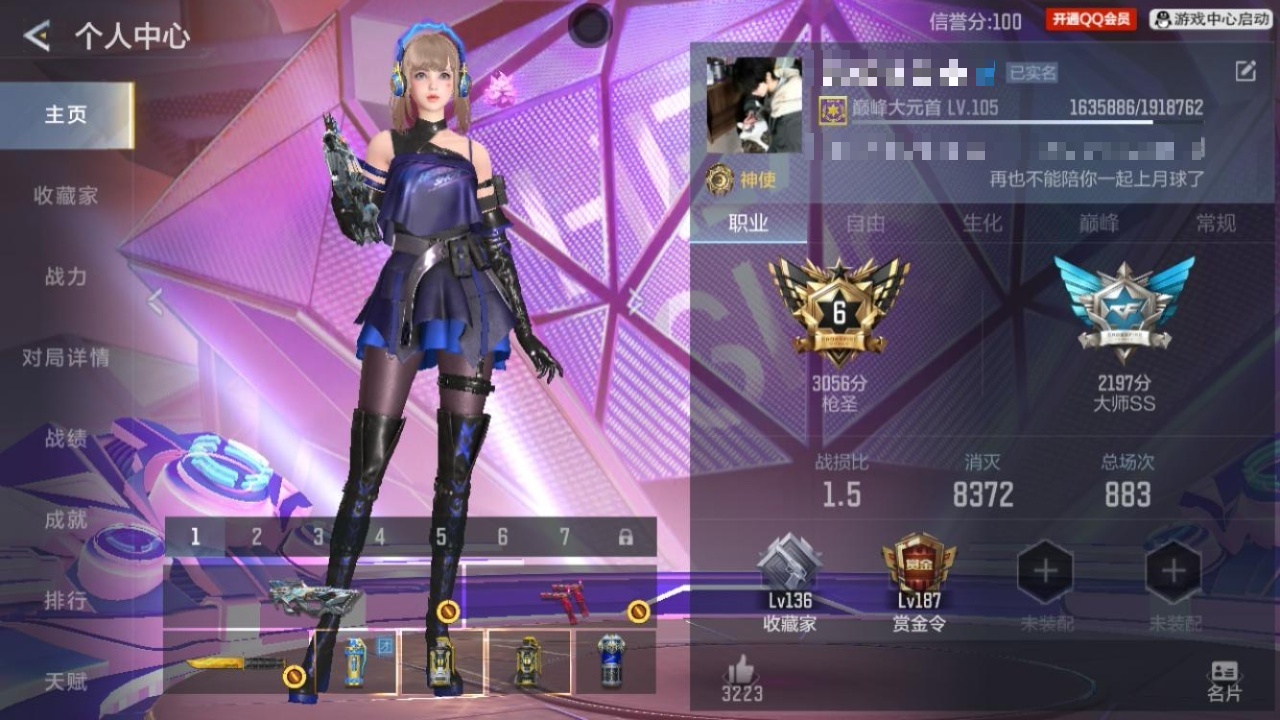Switch to the 自由 tab
The width and height of the screenshot is (1280, 720).
[x=865, y=224]
